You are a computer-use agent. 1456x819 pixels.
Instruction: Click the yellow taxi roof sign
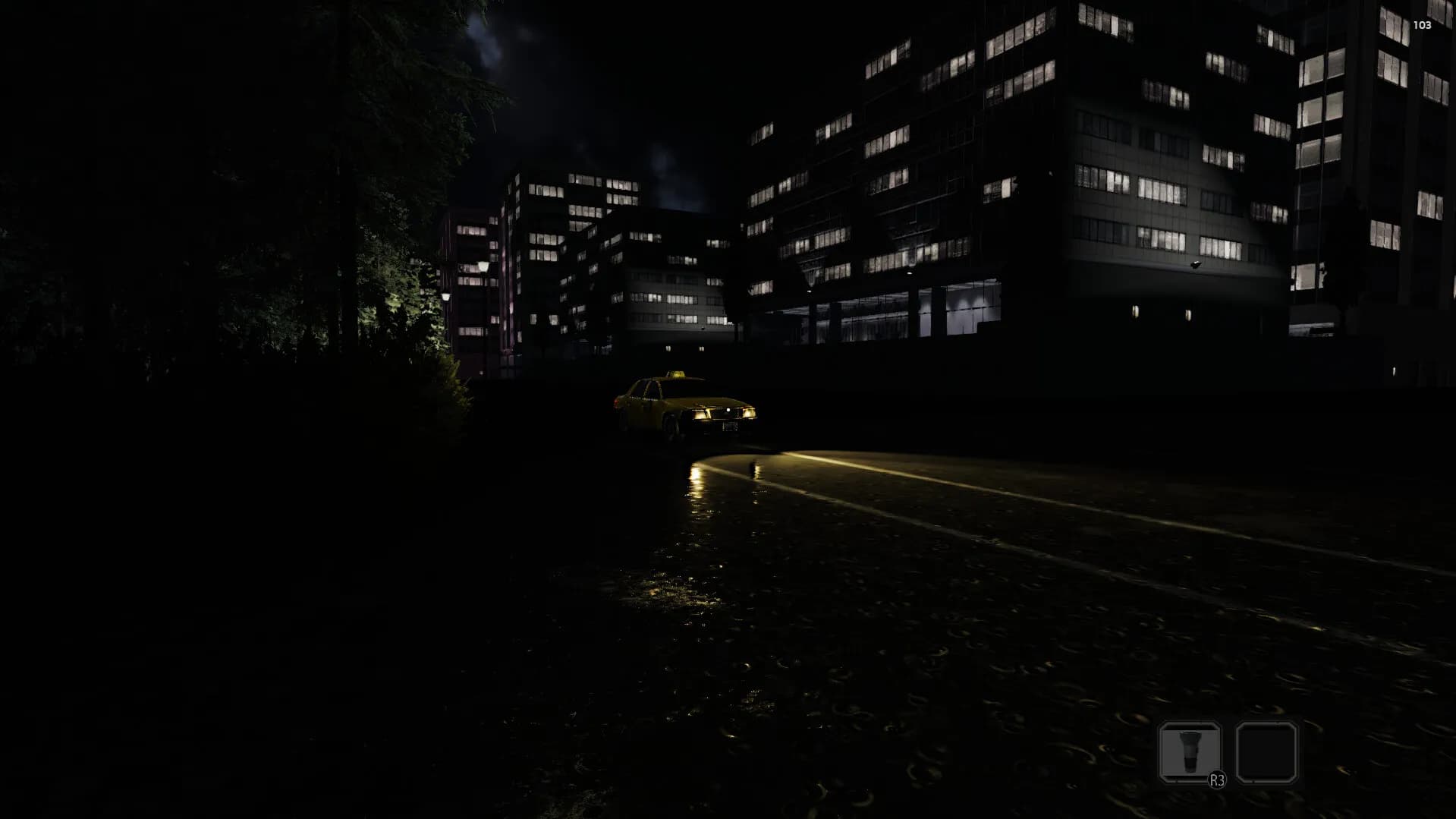pyautogui.click(x=677, y=373)
